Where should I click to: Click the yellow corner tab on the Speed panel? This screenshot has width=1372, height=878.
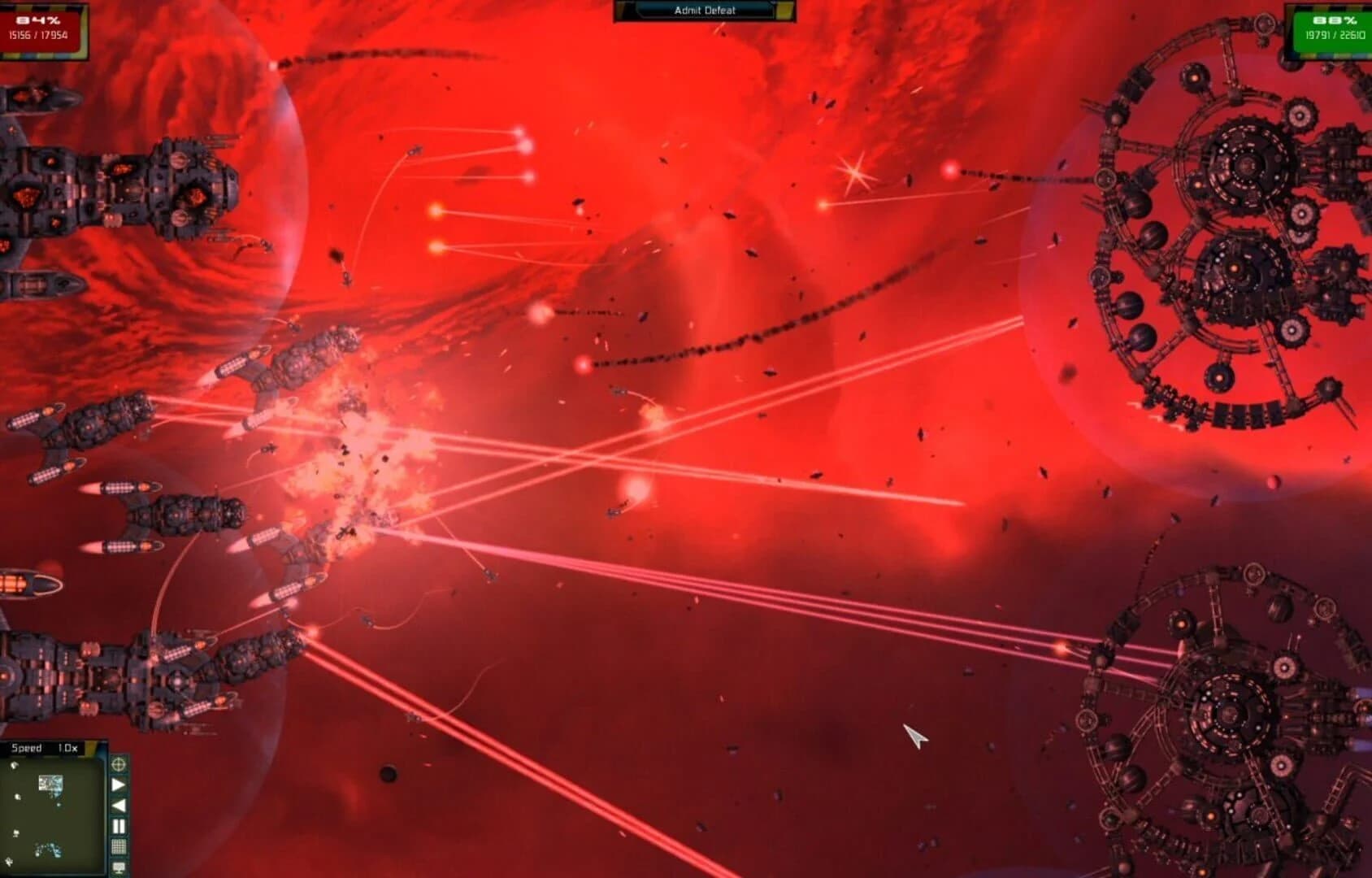click(x=89, y=748)
